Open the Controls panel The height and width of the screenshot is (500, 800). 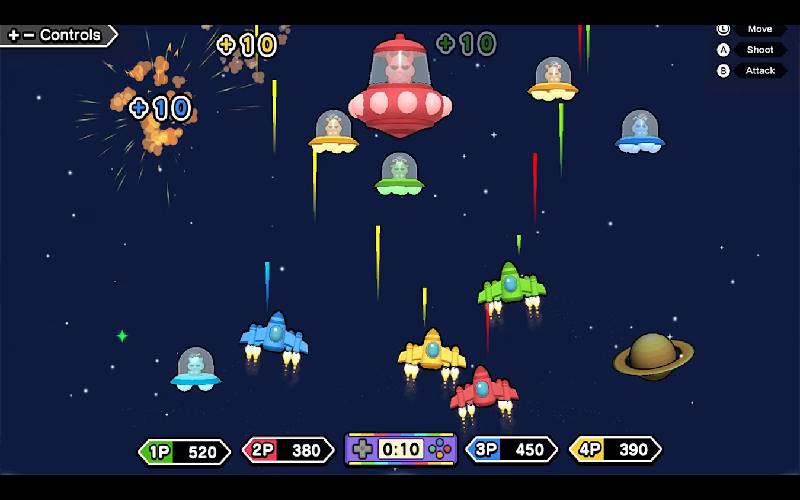(56, 35)
